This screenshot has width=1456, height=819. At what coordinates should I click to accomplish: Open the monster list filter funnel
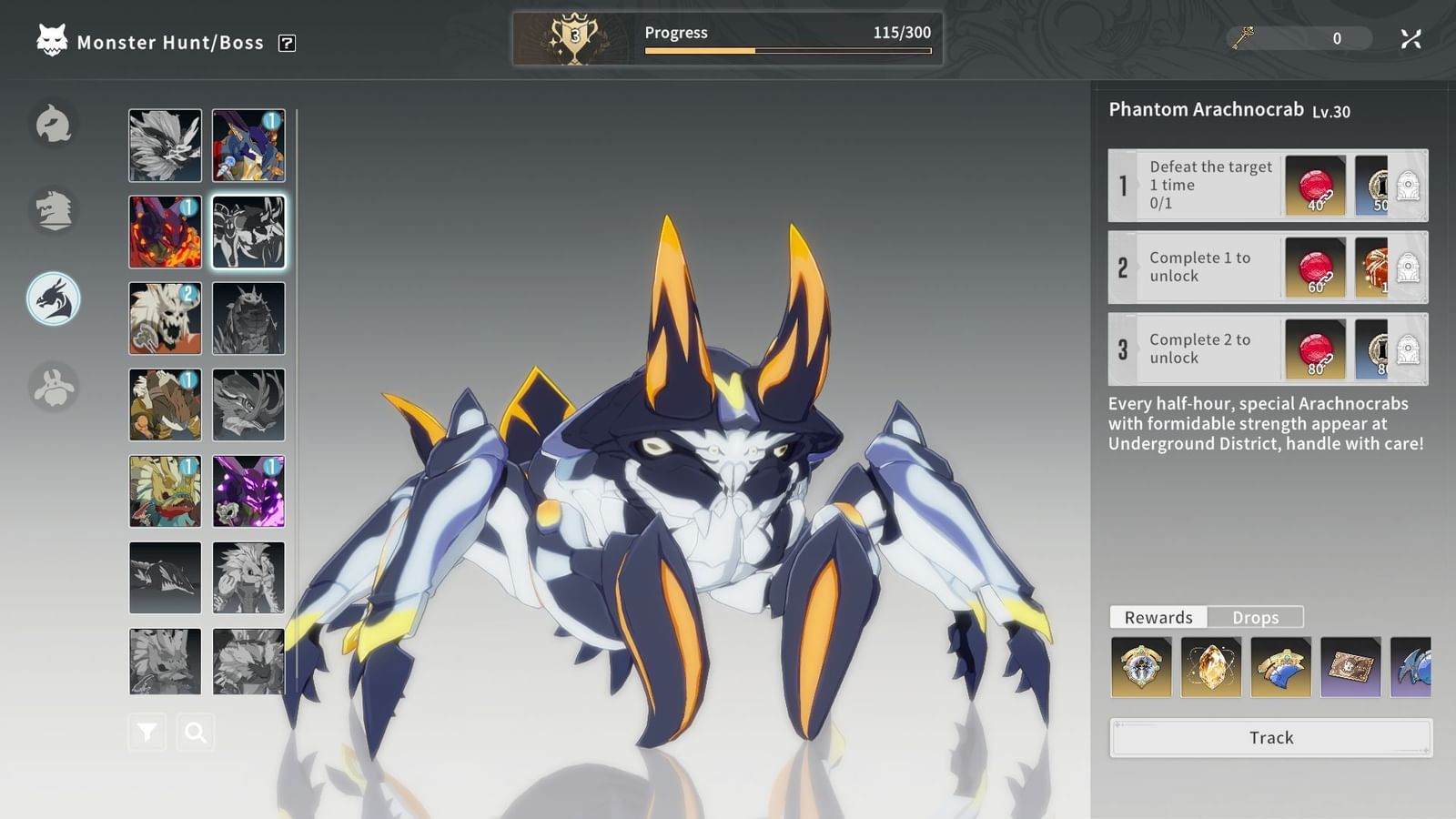point(146,731)
